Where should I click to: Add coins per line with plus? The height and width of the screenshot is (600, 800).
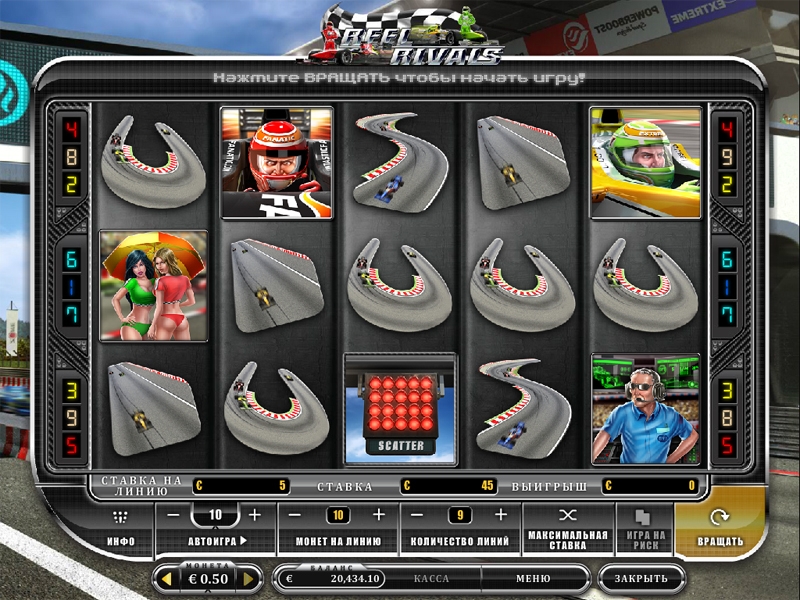(378, 515)
